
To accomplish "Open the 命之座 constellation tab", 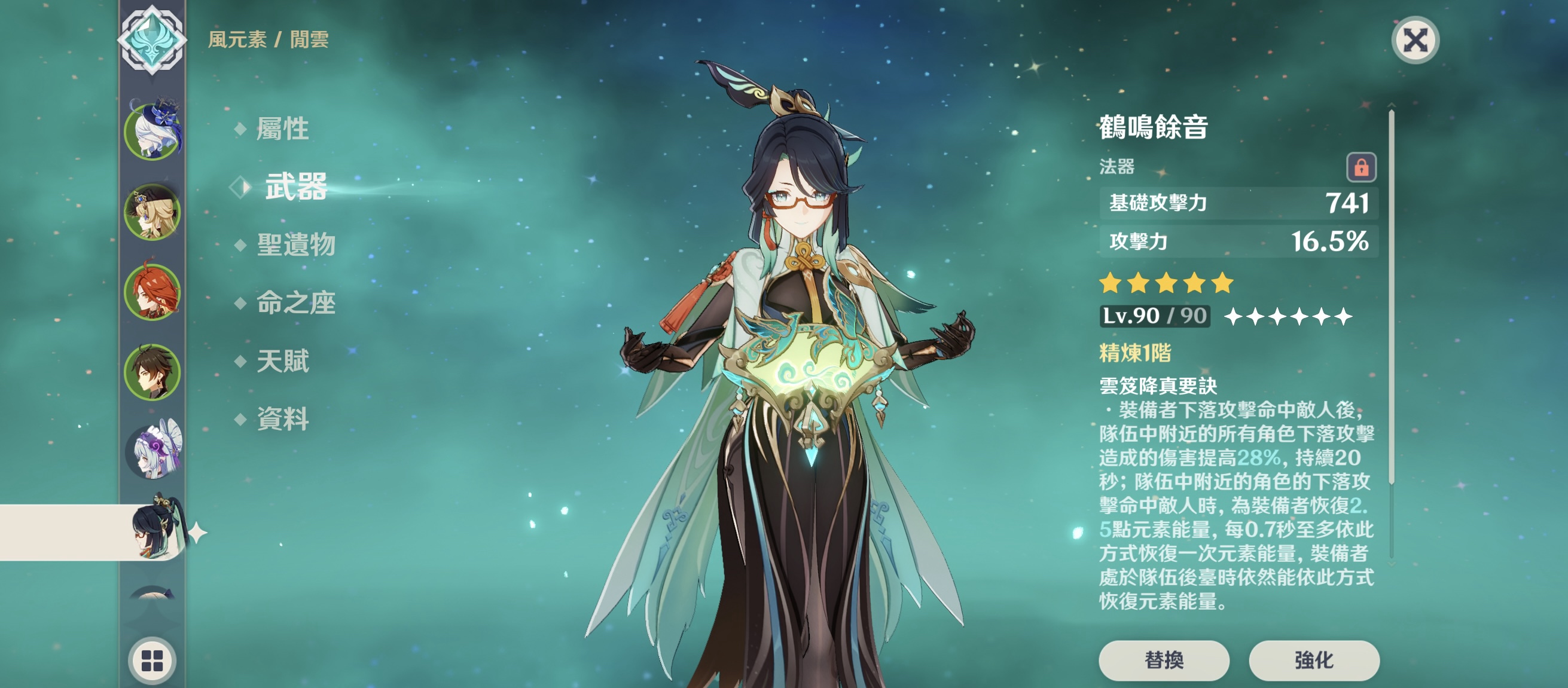I will 295,302.
